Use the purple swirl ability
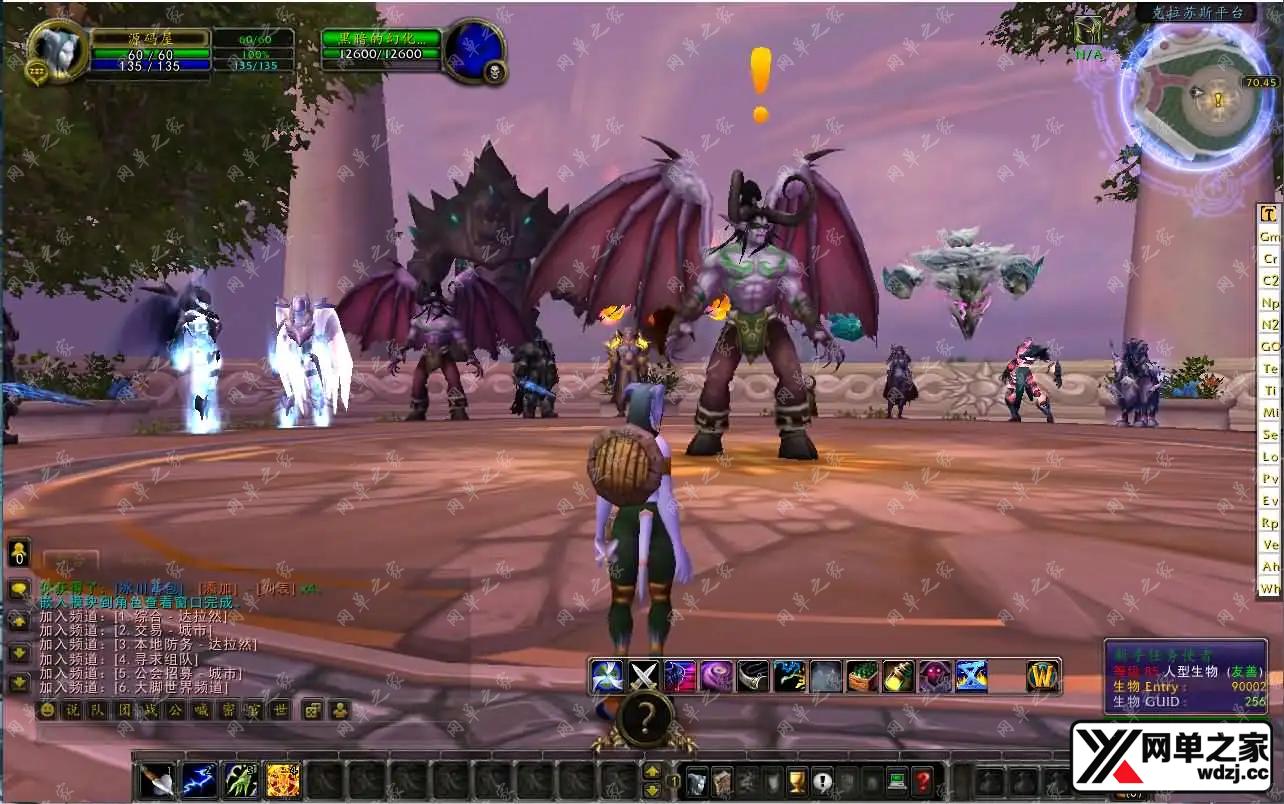1284x804 pixels. tap(715, 677)
